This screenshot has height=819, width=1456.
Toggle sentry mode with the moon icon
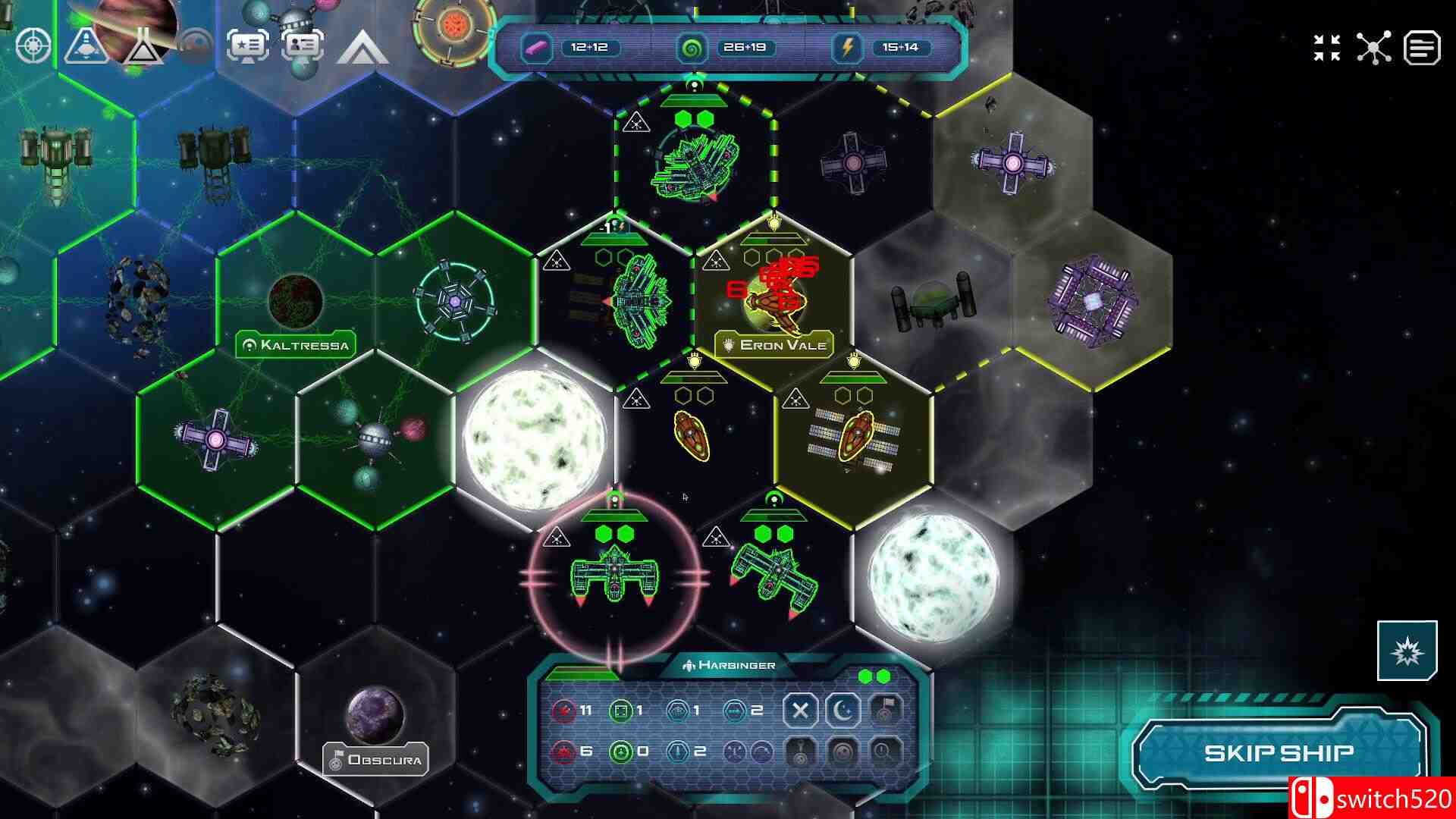(x=843, y=710)
